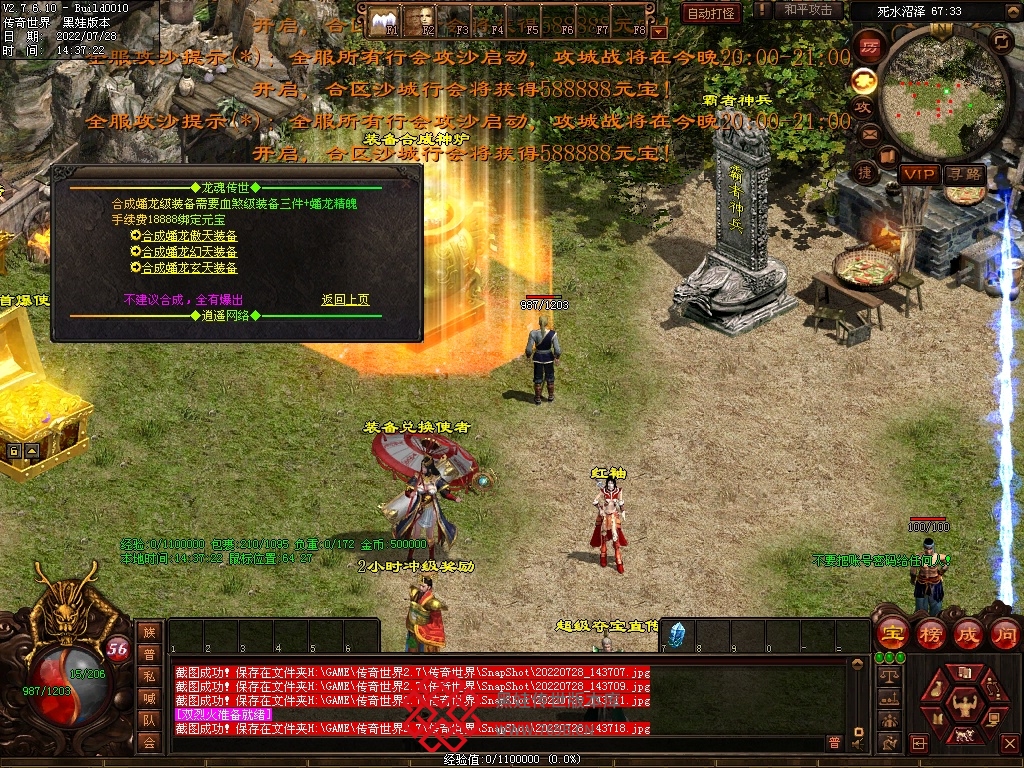The width and height of the screenshot is (1024, 768).
Task: Click the minimap's rotate arrows button
Action: (x=1000, y=41)
